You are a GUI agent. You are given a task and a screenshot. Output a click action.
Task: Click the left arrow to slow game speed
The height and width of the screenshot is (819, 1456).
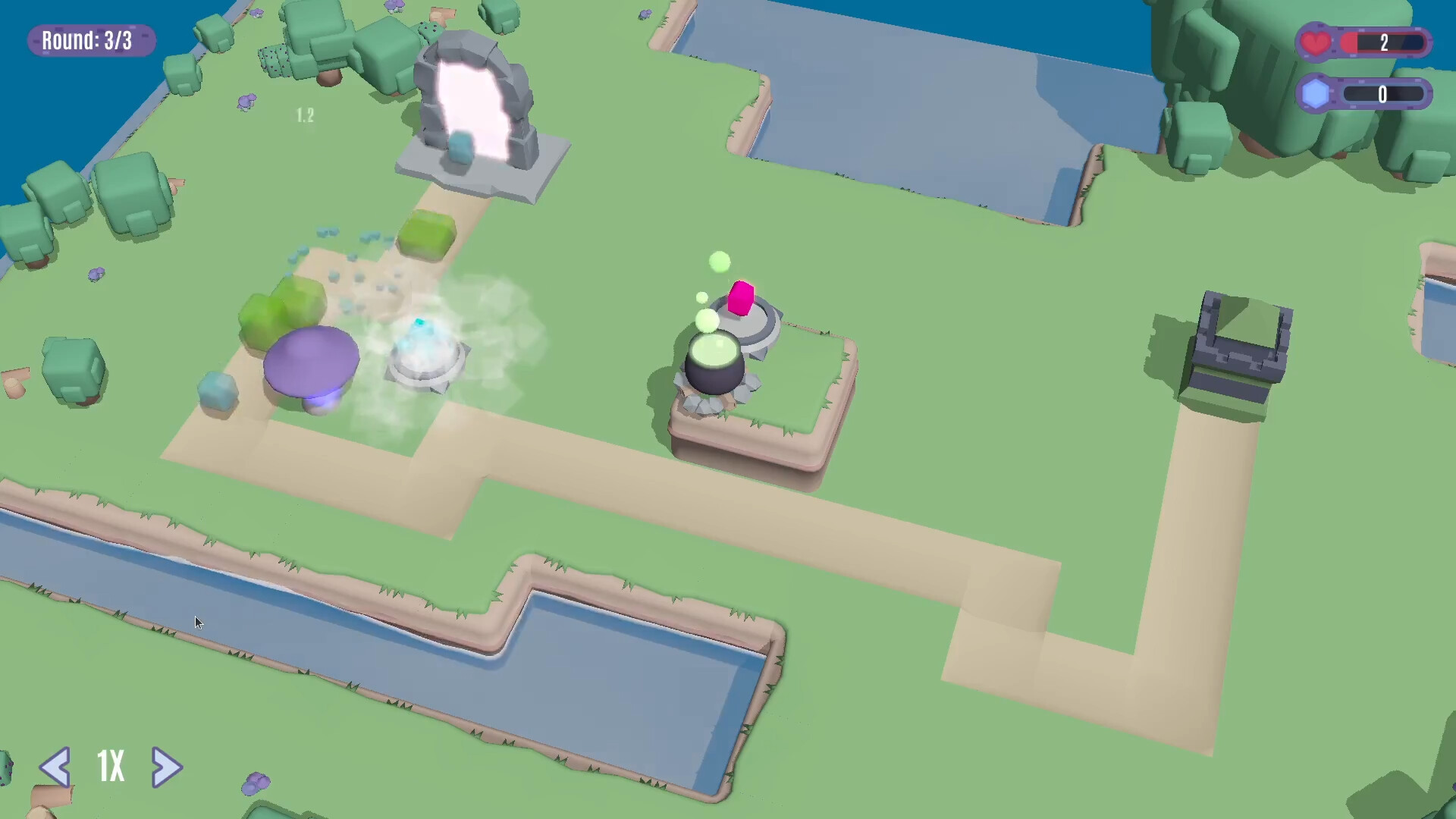pyautogui.click(x=55, y=768)
